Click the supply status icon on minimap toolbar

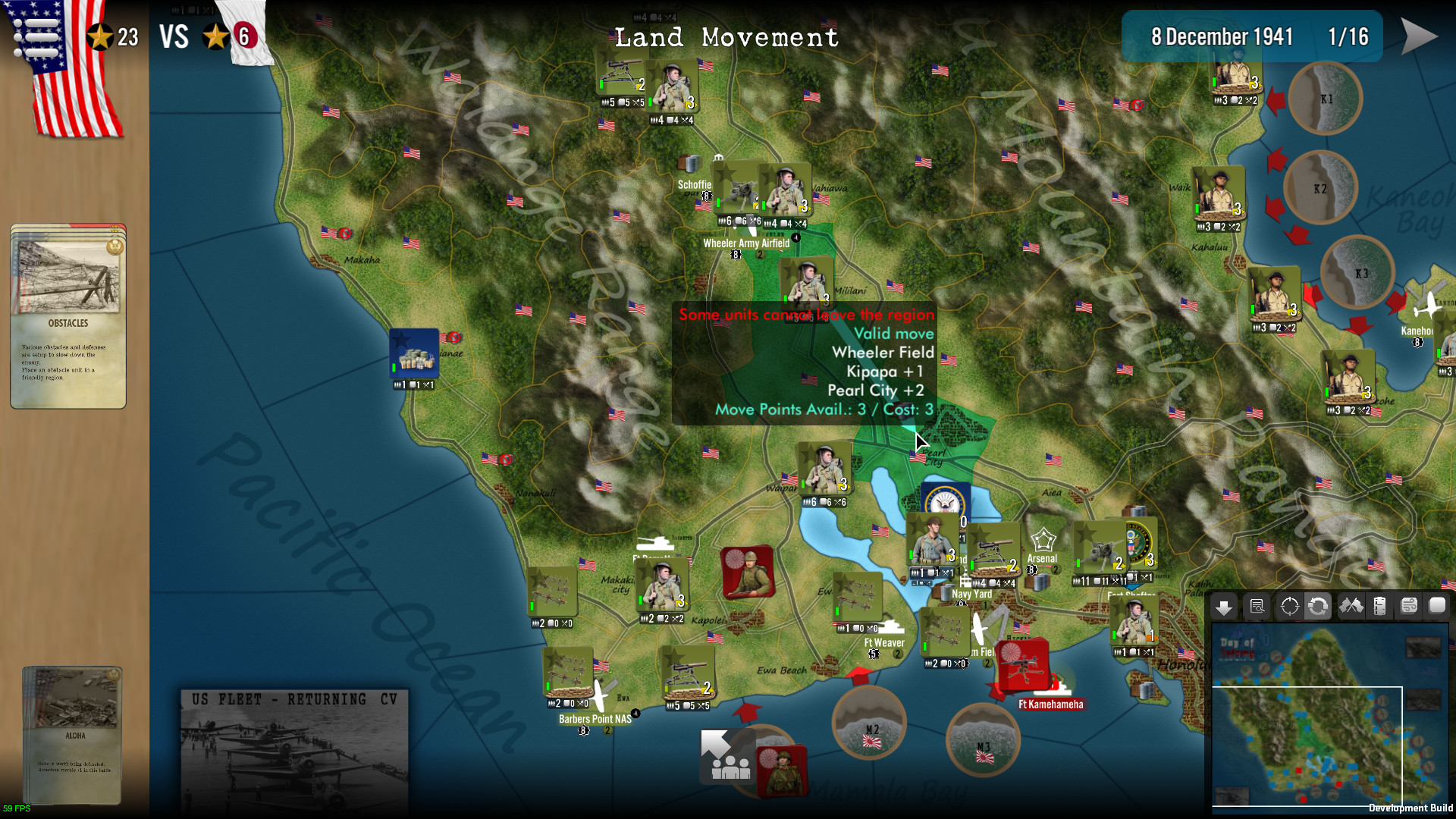[x=1378, y=607]
